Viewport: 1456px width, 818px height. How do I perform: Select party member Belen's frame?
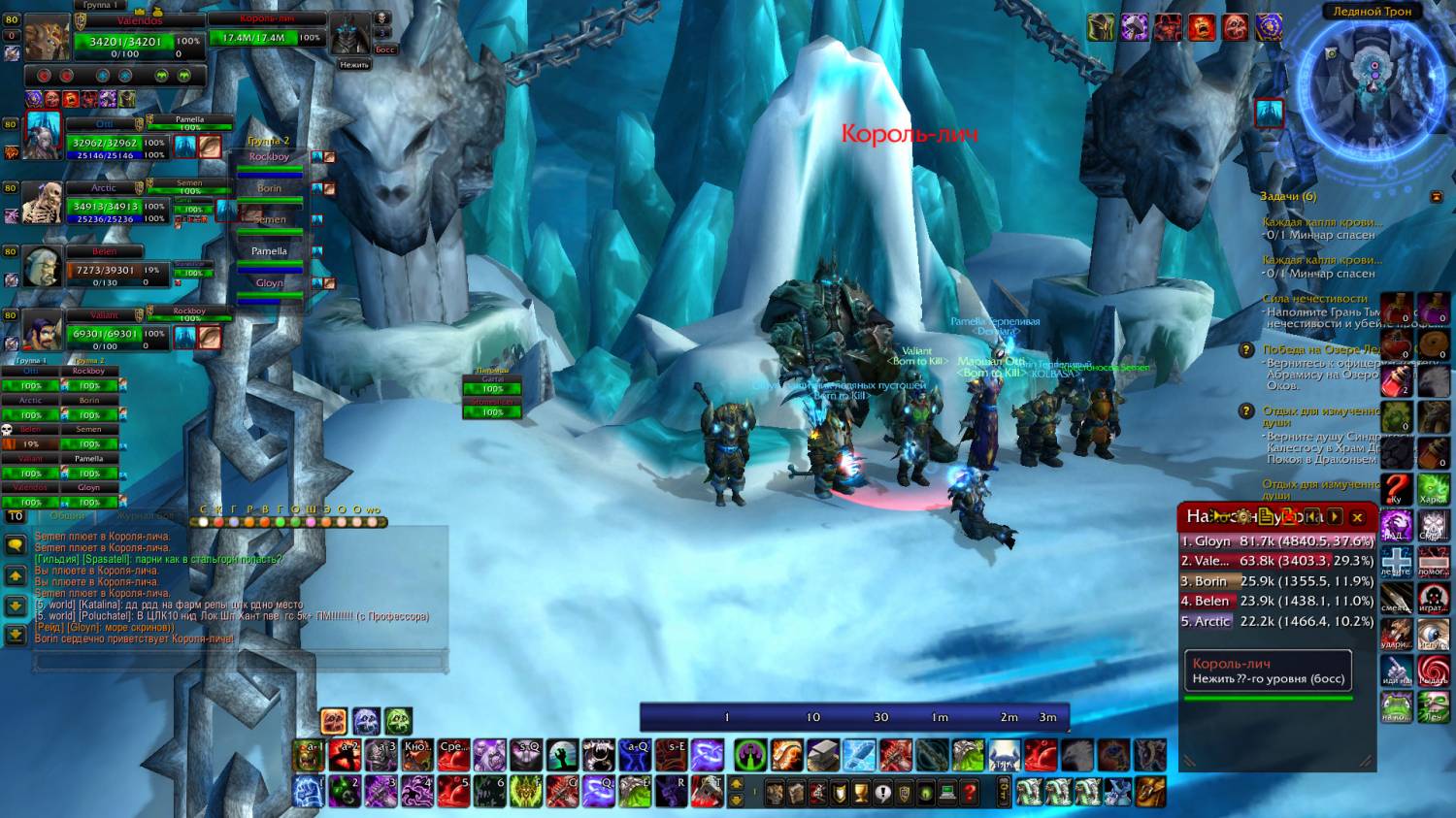coord(105,270)
